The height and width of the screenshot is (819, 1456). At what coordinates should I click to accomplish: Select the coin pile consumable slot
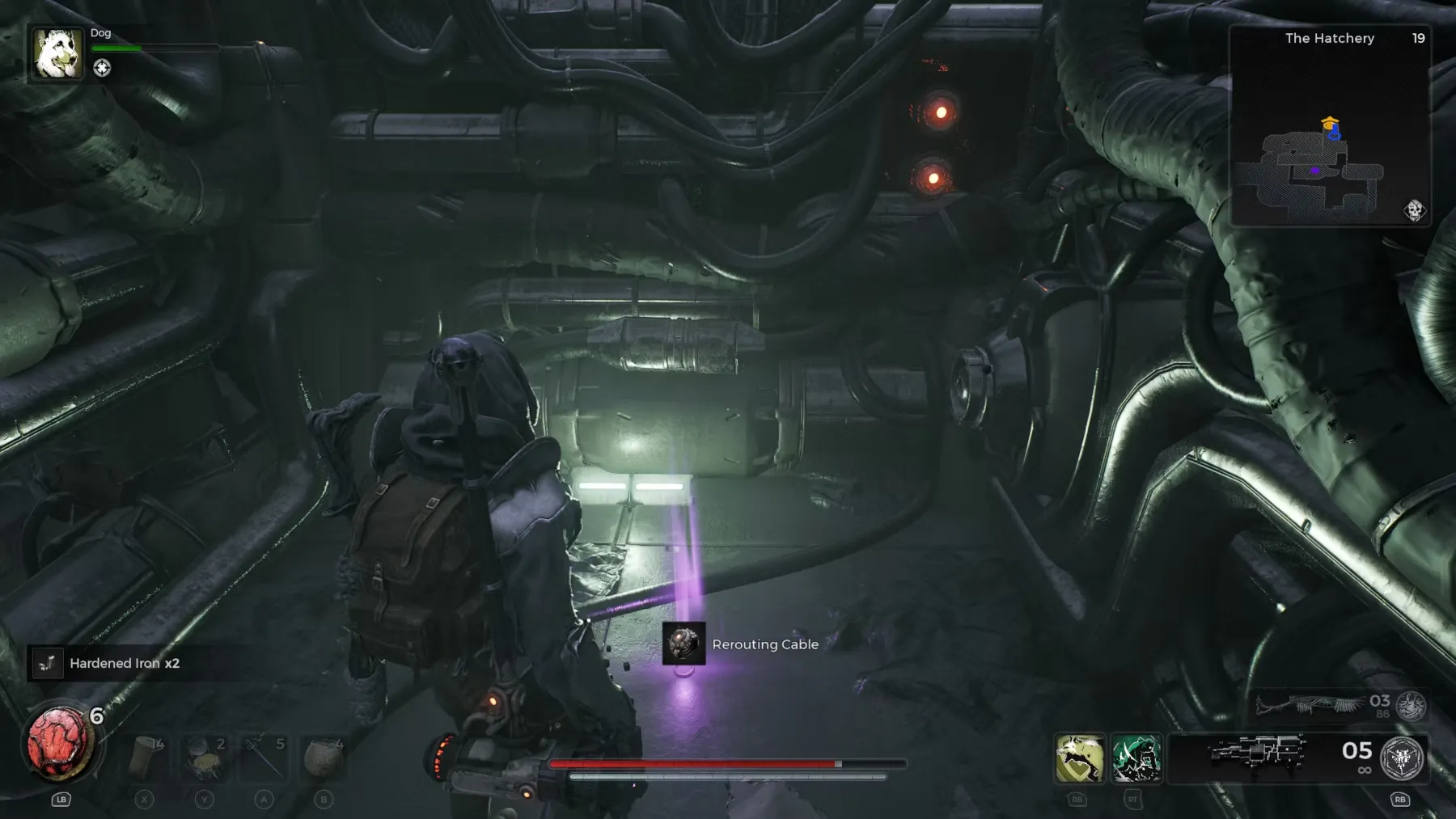click(204, 758)
